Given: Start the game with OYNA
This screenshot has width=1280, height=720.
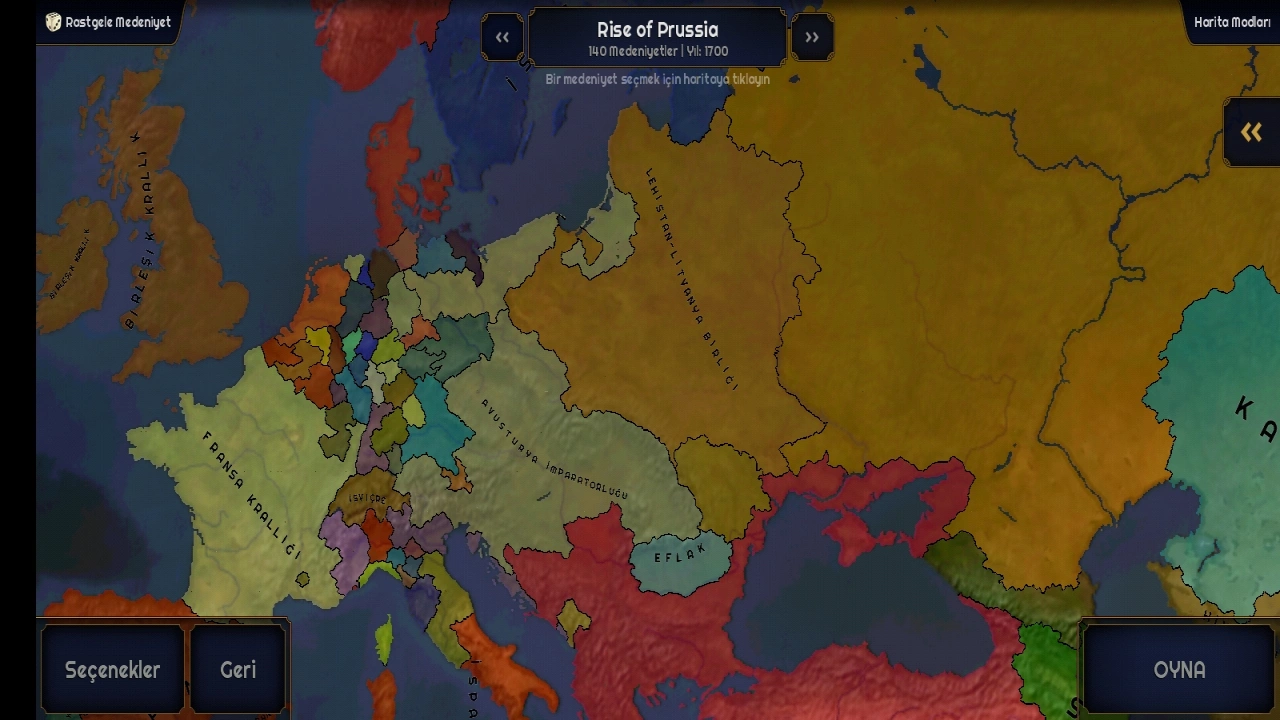Looking at the screenshot, I should [1179, 669].
